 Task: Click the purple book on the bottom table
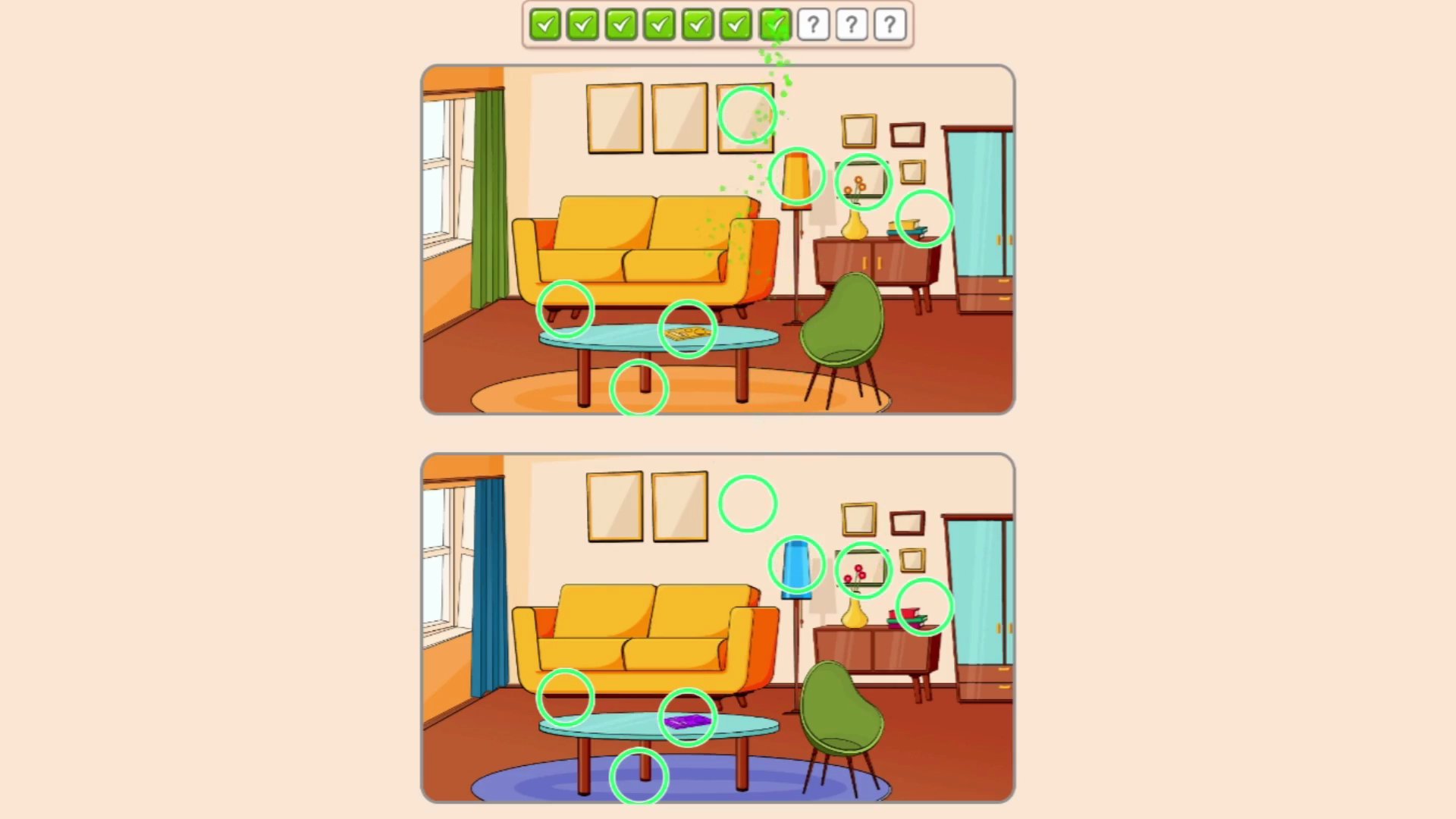click(x=689, y=721)
